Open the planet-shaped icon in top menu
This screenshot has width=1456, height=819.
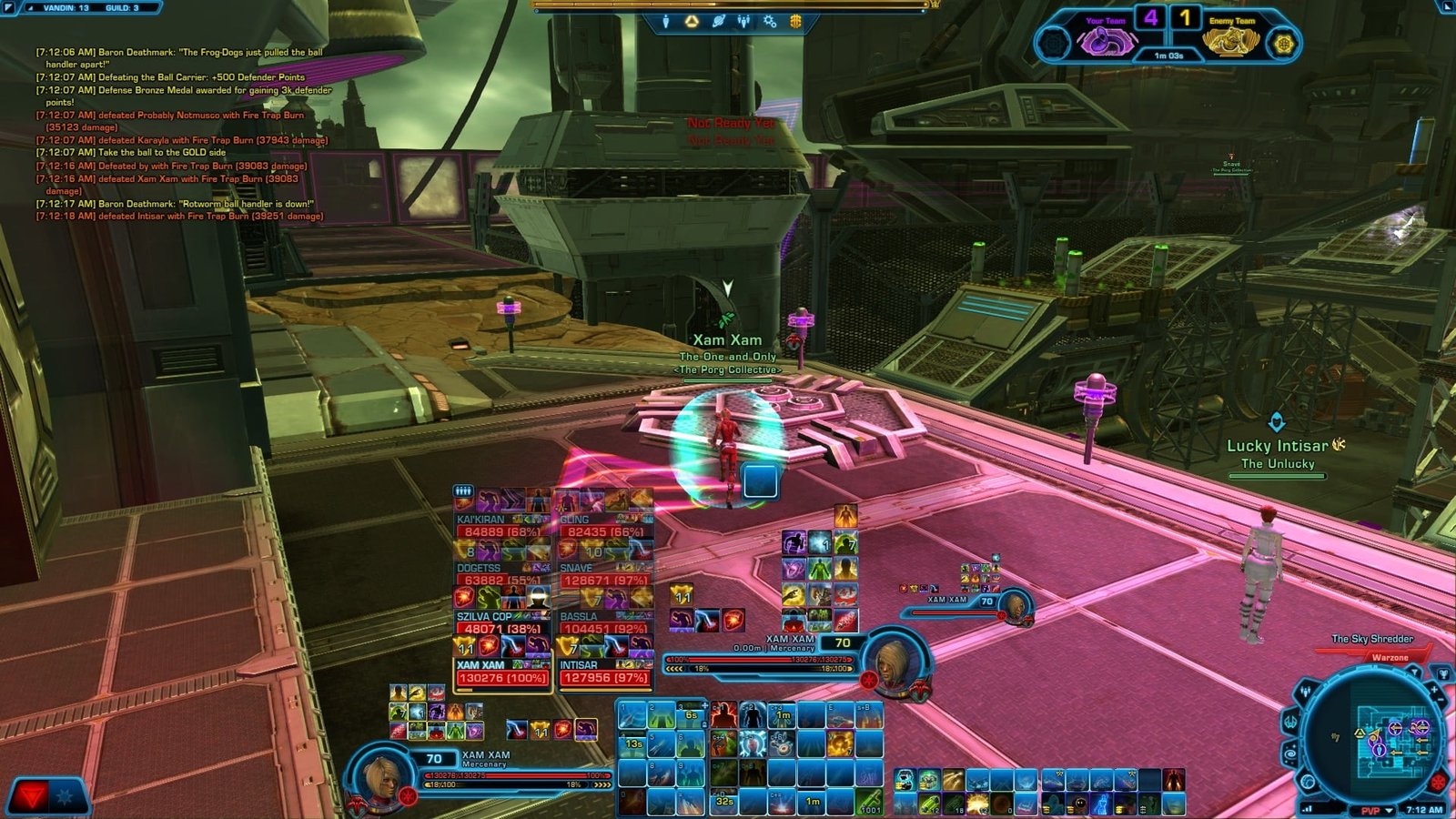click(718, 21)
